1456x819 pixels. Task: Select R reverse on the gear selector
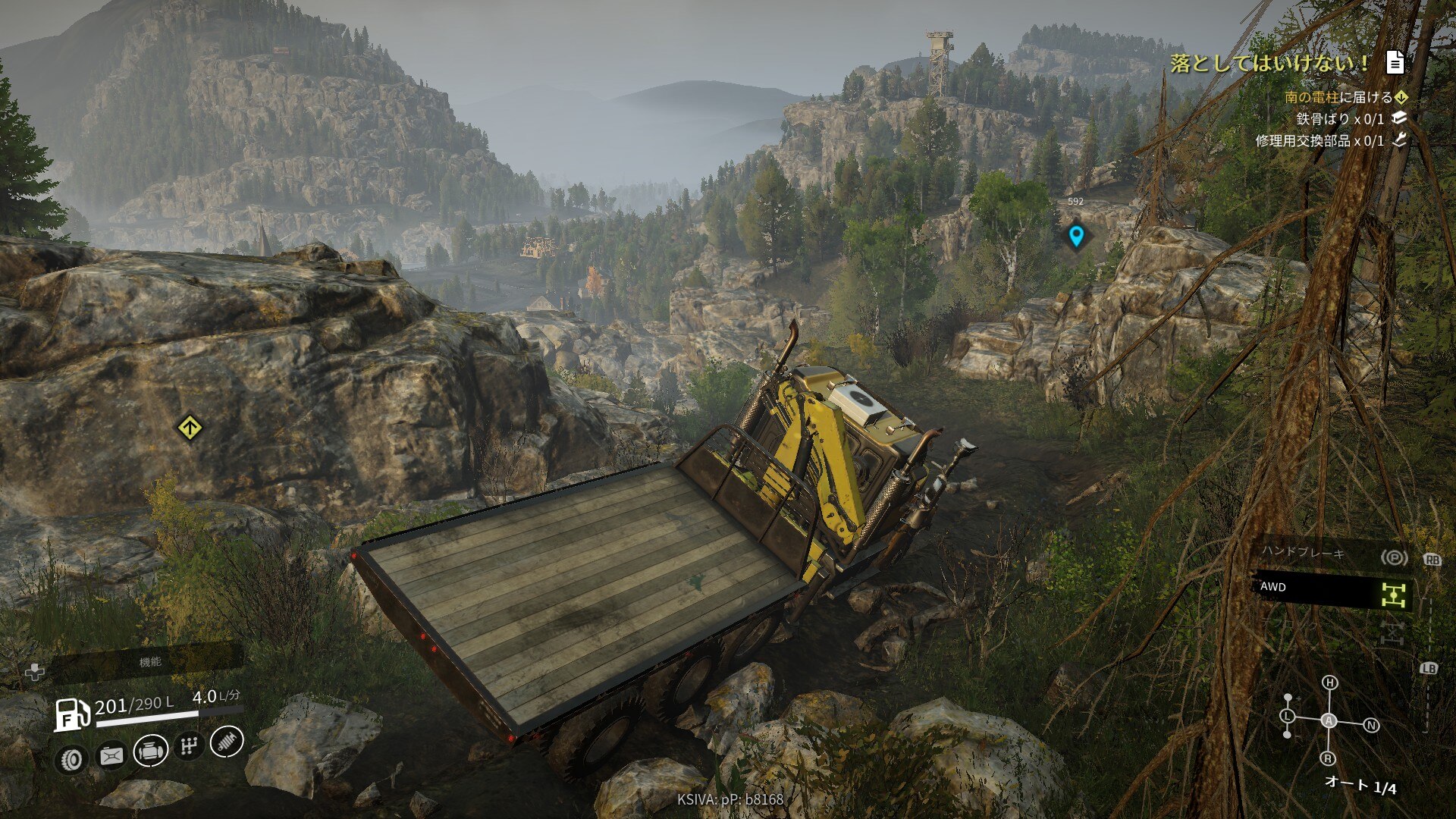(1328, 758)
